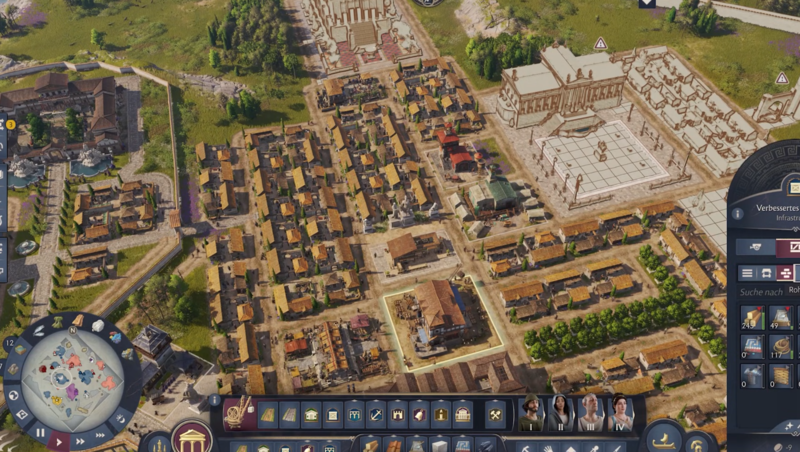Open the ship menu round button
Screen dimensions: 800x452
663,439
